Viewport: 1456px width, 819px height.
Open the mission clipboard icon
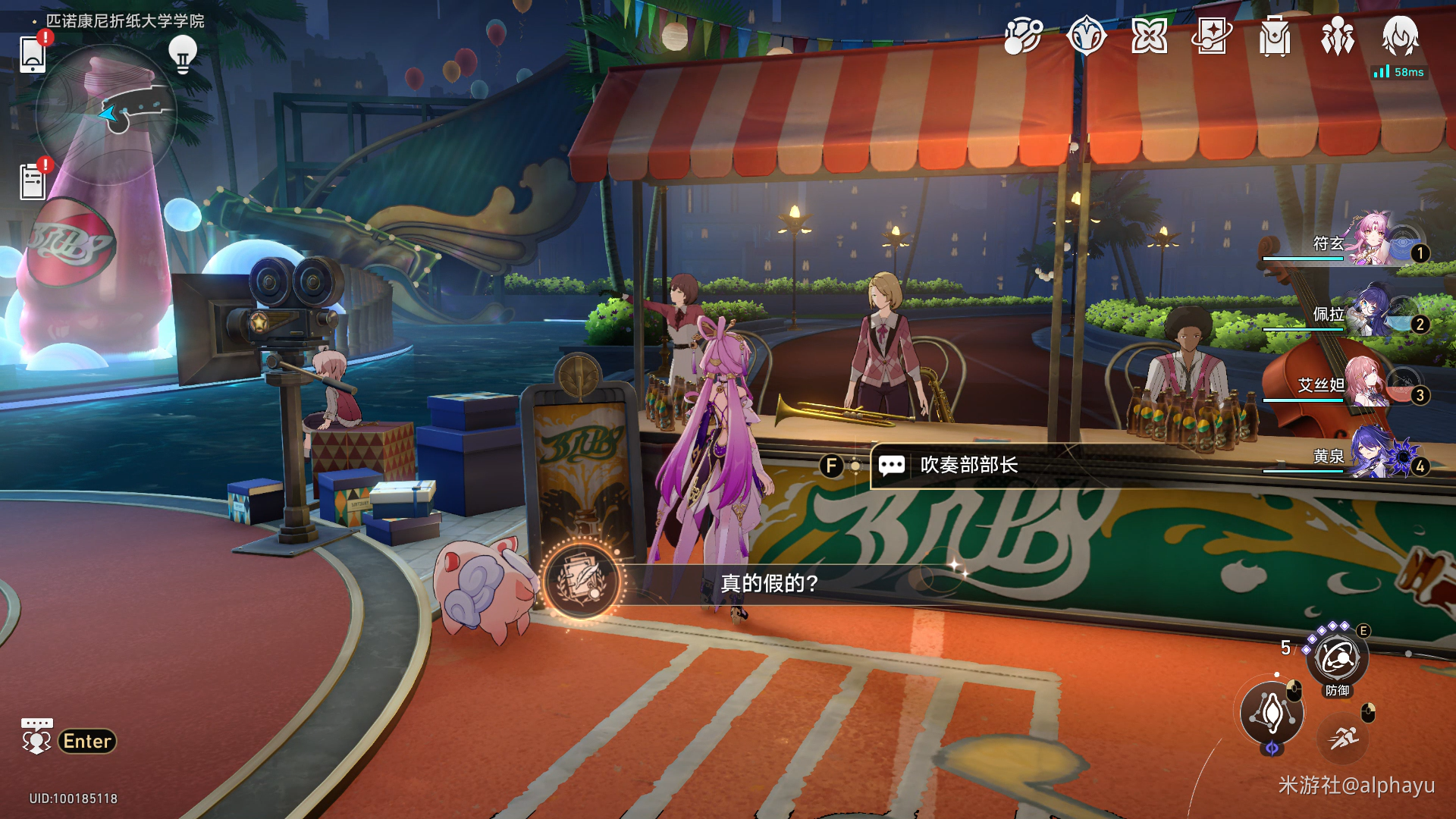pos(33,182)
